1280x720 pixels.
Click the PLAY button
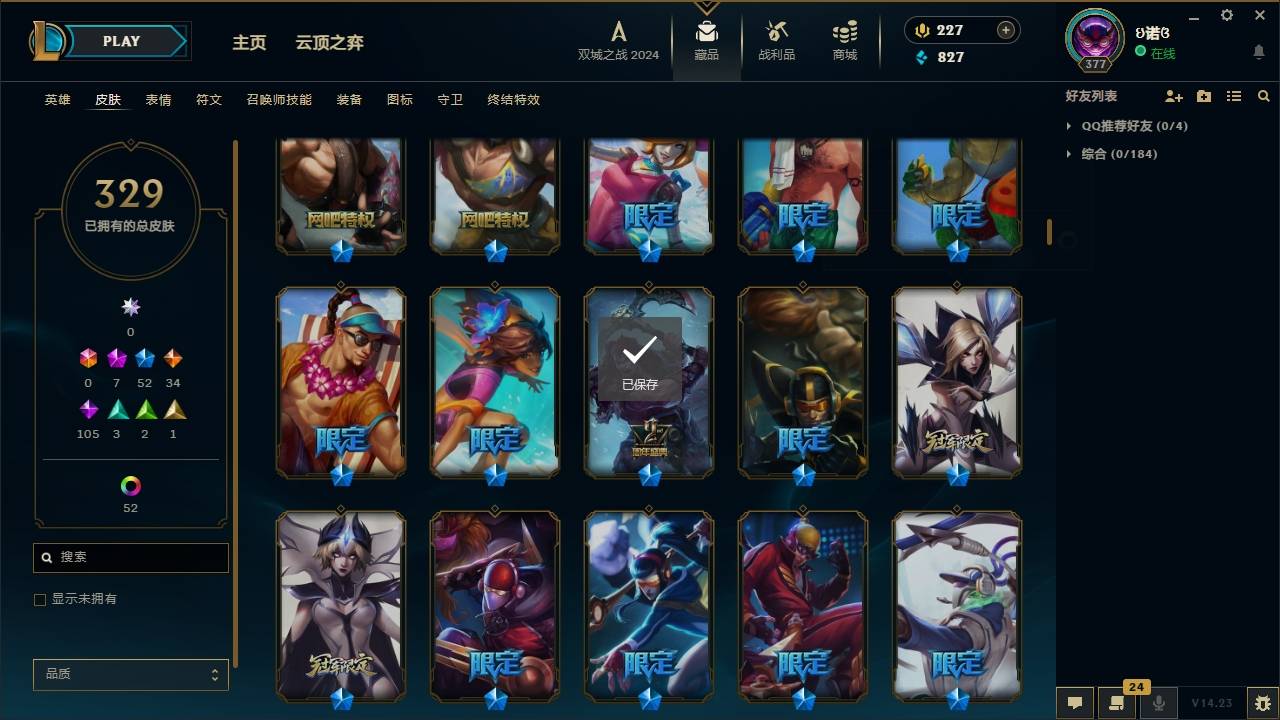pyautogui.click(x=120, y=41)
